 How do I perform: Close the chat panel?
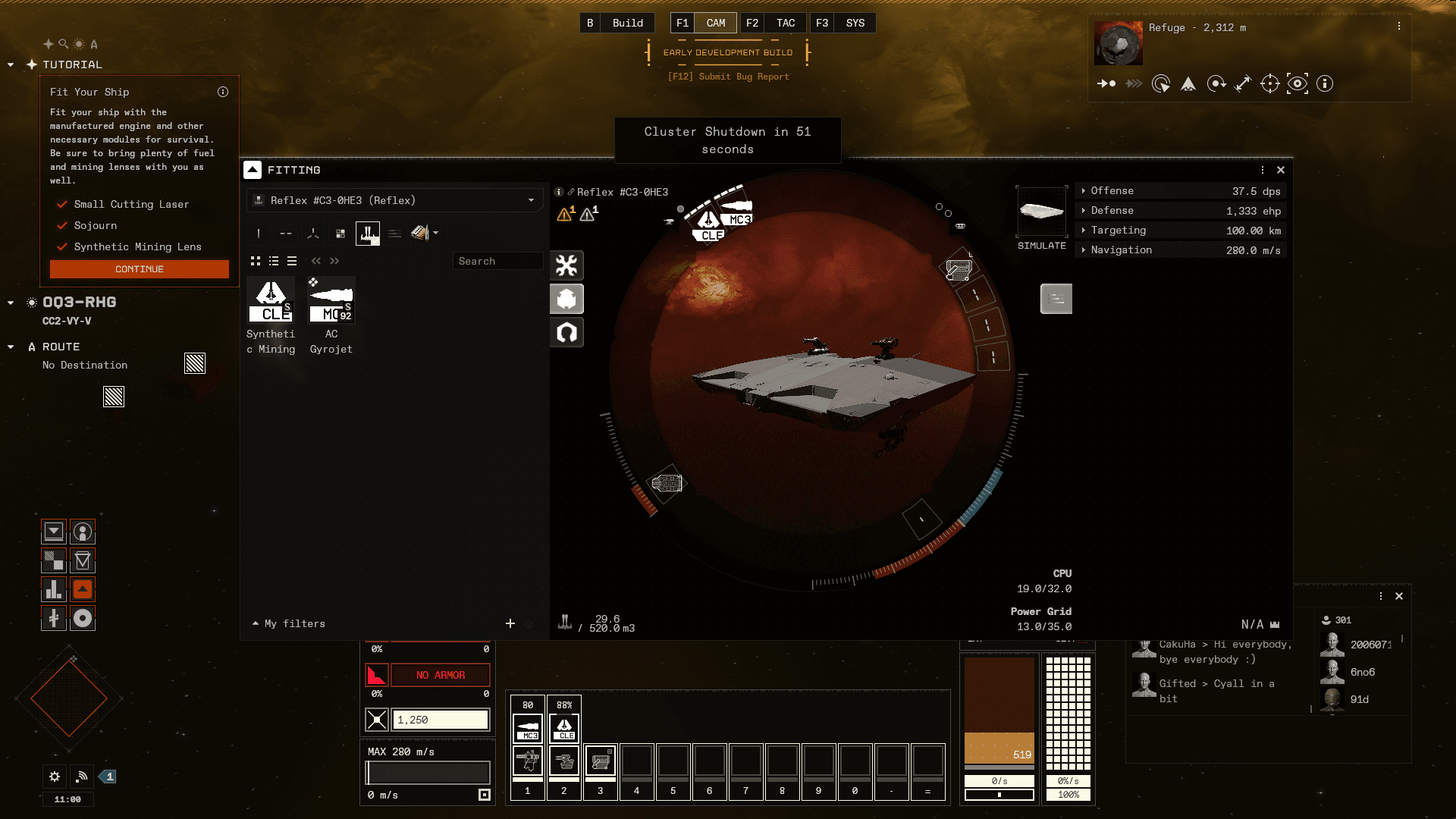click(1399, 596)
